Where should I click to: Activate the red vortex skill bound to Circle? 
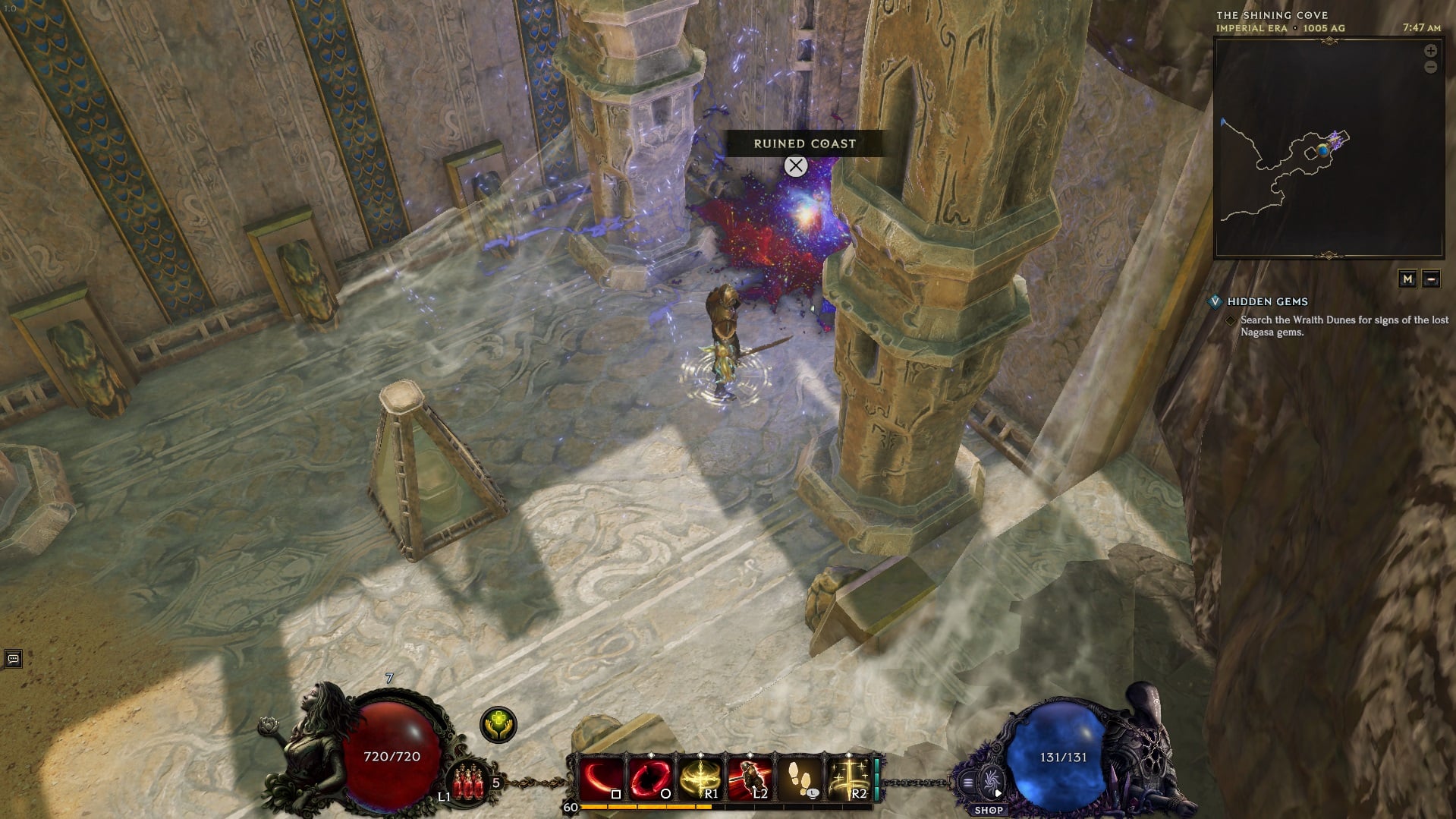pyautogui.click(x=650, y=774)
